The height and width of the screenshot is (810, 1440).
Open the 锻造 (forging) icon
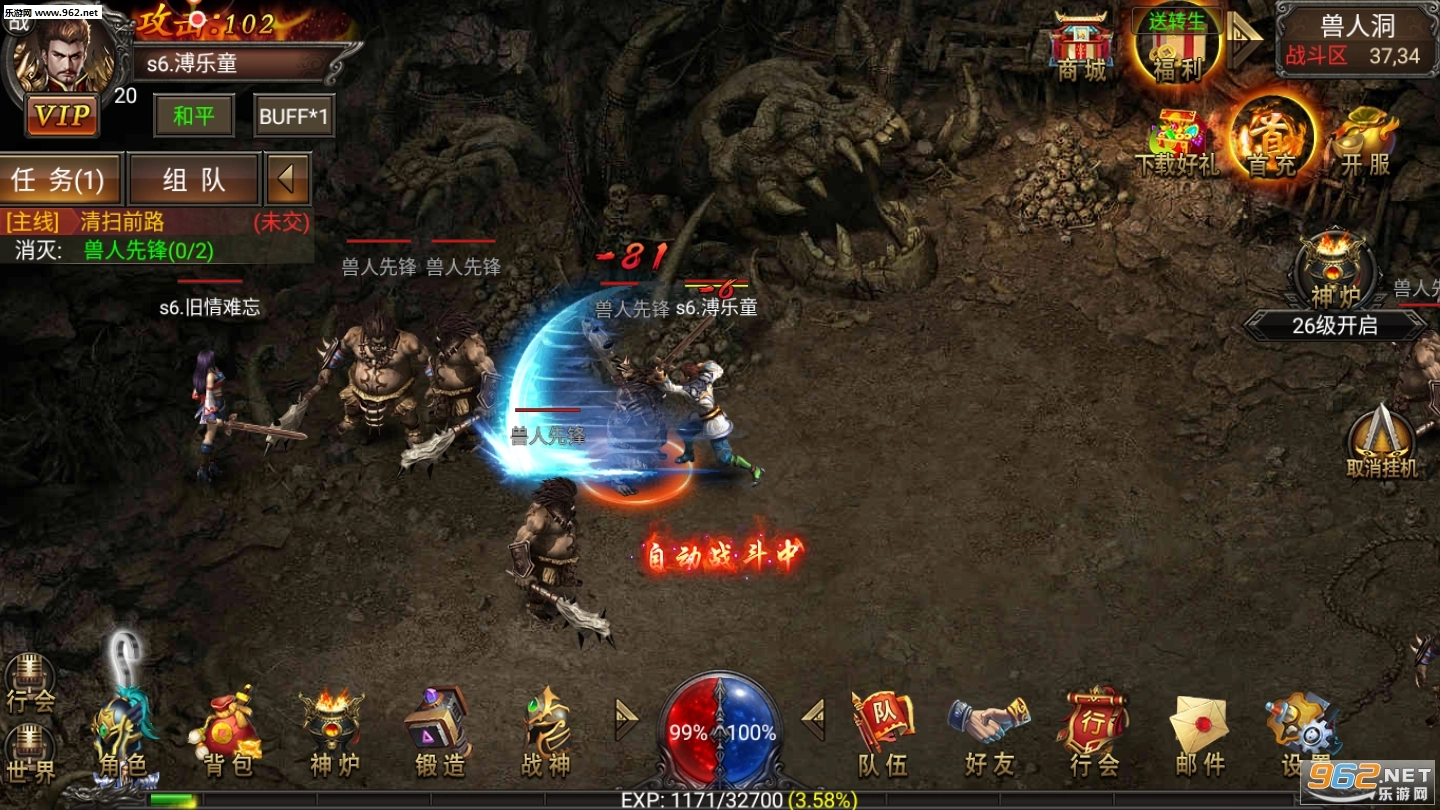(440, 725)
